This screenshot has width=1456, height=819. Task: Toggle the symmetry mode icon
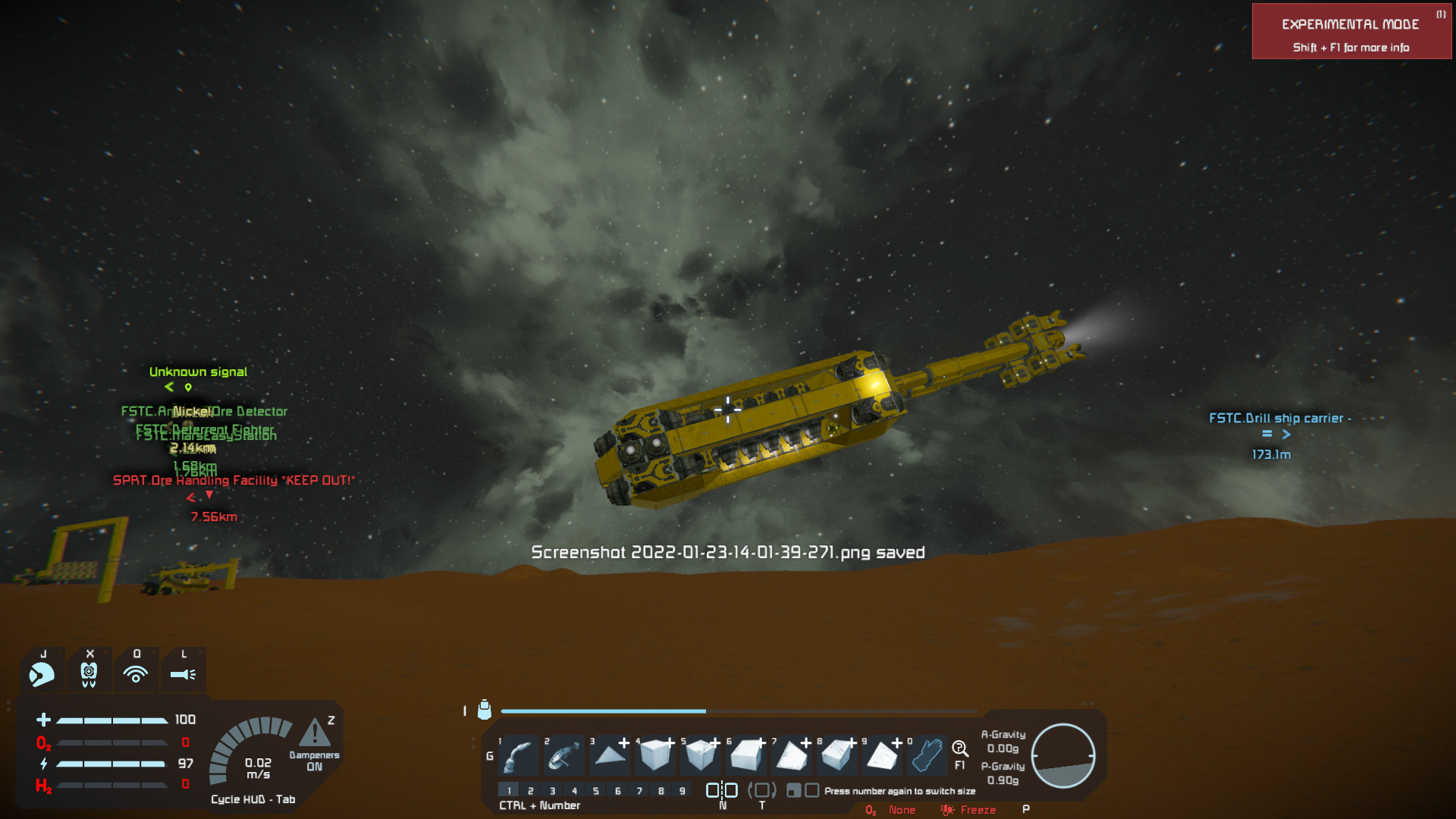coord(722,790)
